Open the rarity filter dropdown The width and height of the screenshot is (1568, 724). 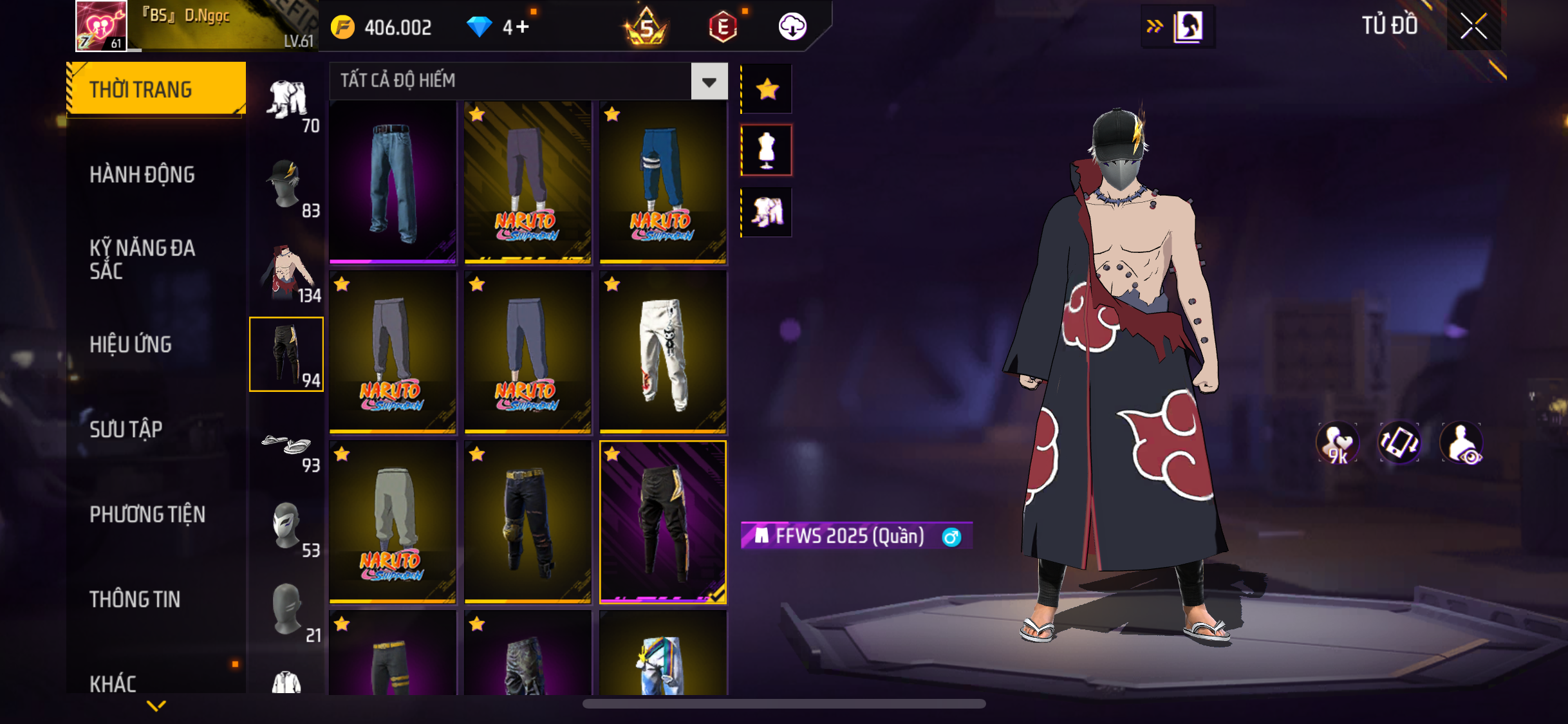[709, 81]
